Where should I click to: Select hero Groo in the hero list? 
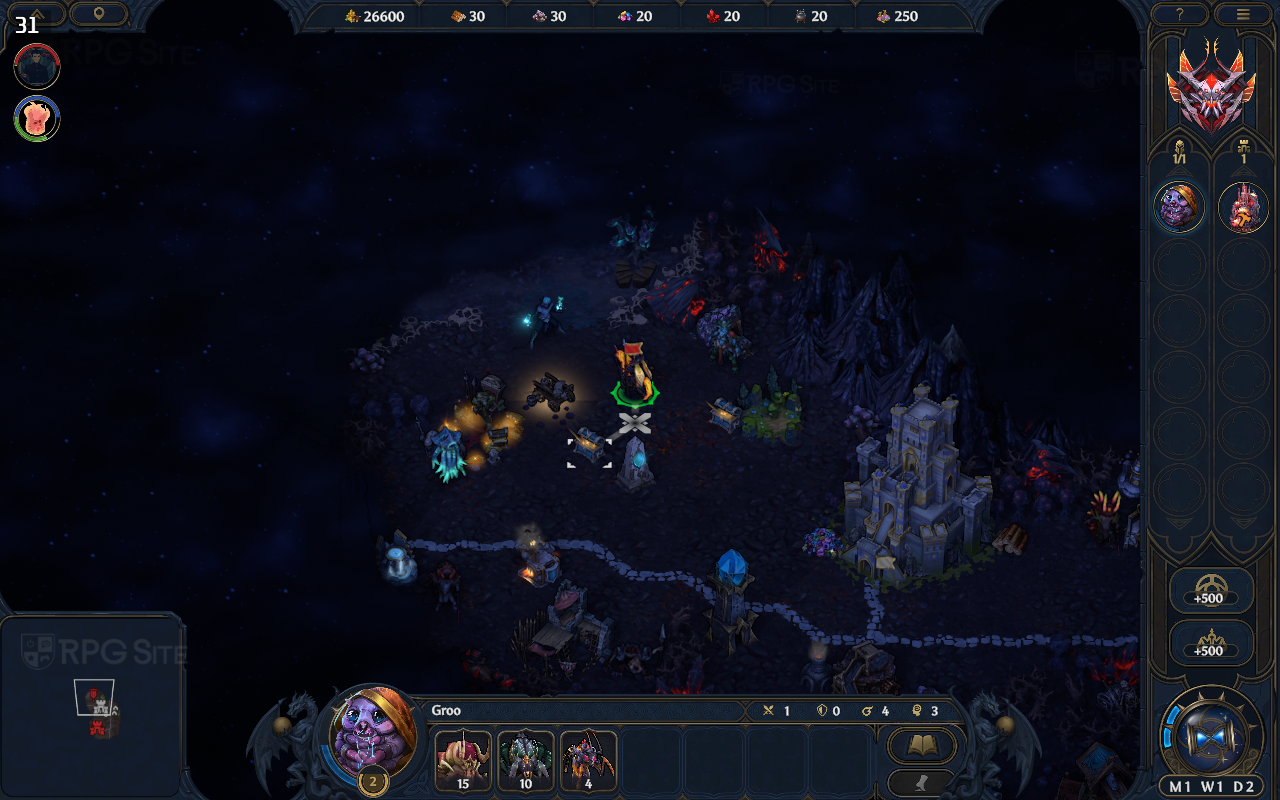click(1180, 207)
